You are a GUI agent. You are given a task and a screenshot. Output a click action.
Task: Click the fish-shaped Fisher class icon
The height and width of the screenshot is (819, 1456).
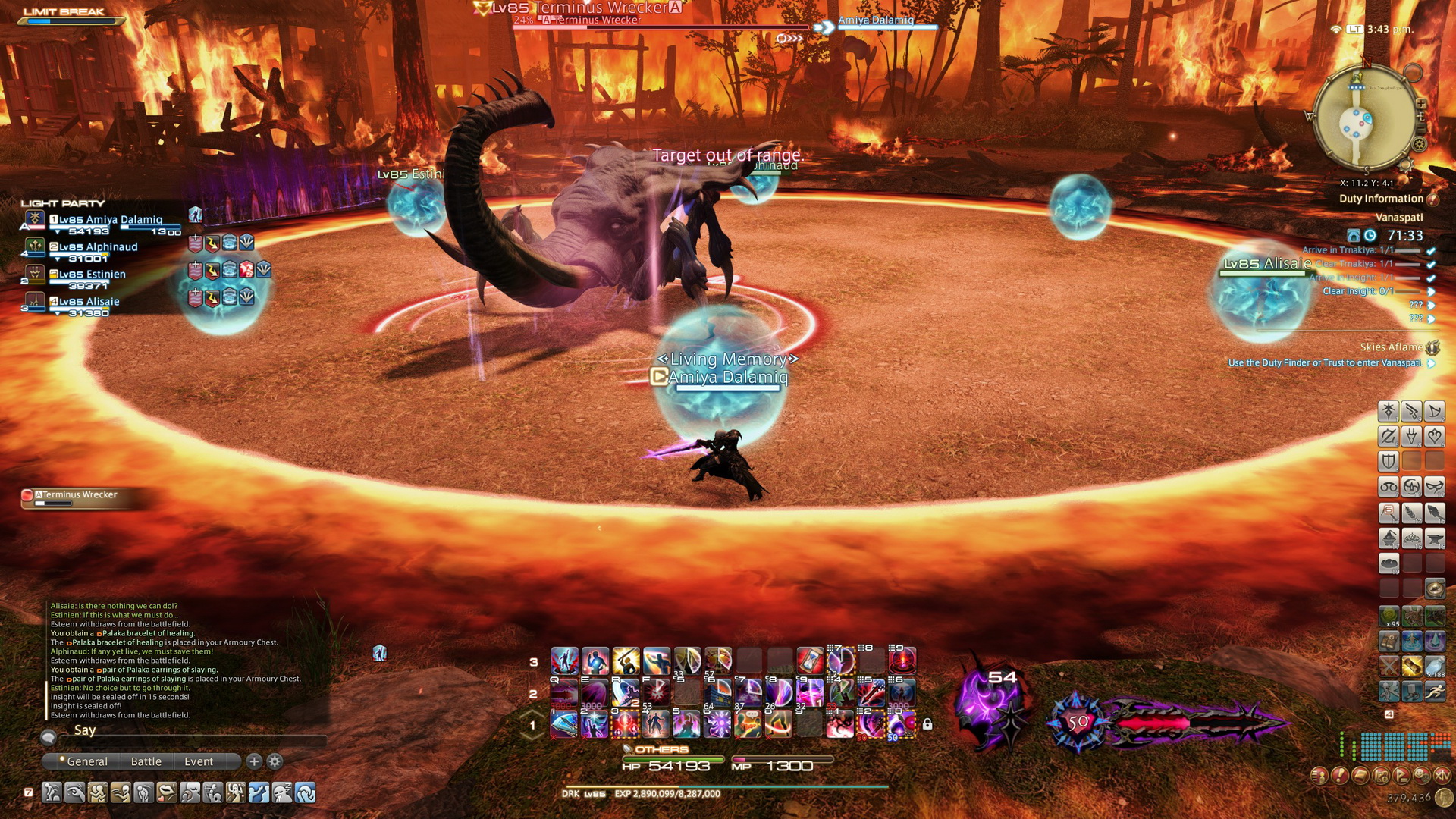pyautogui.click(x=1436, y=513)
